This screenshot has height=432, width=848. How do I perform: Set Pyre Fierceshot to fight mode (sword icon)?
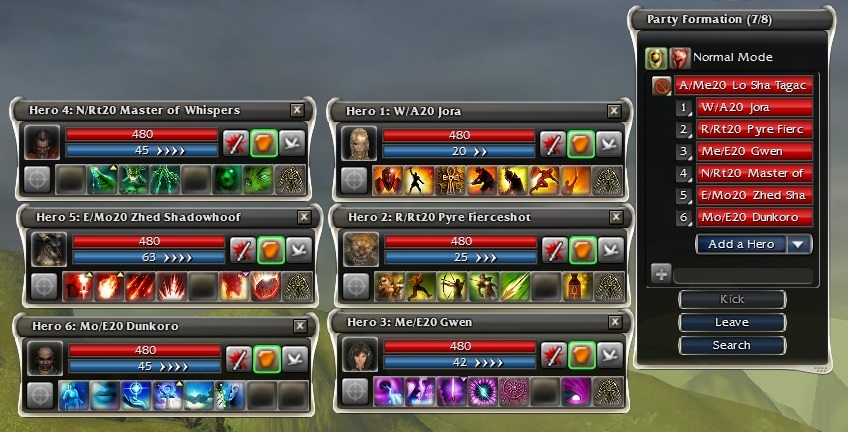(x=553, y=249)
